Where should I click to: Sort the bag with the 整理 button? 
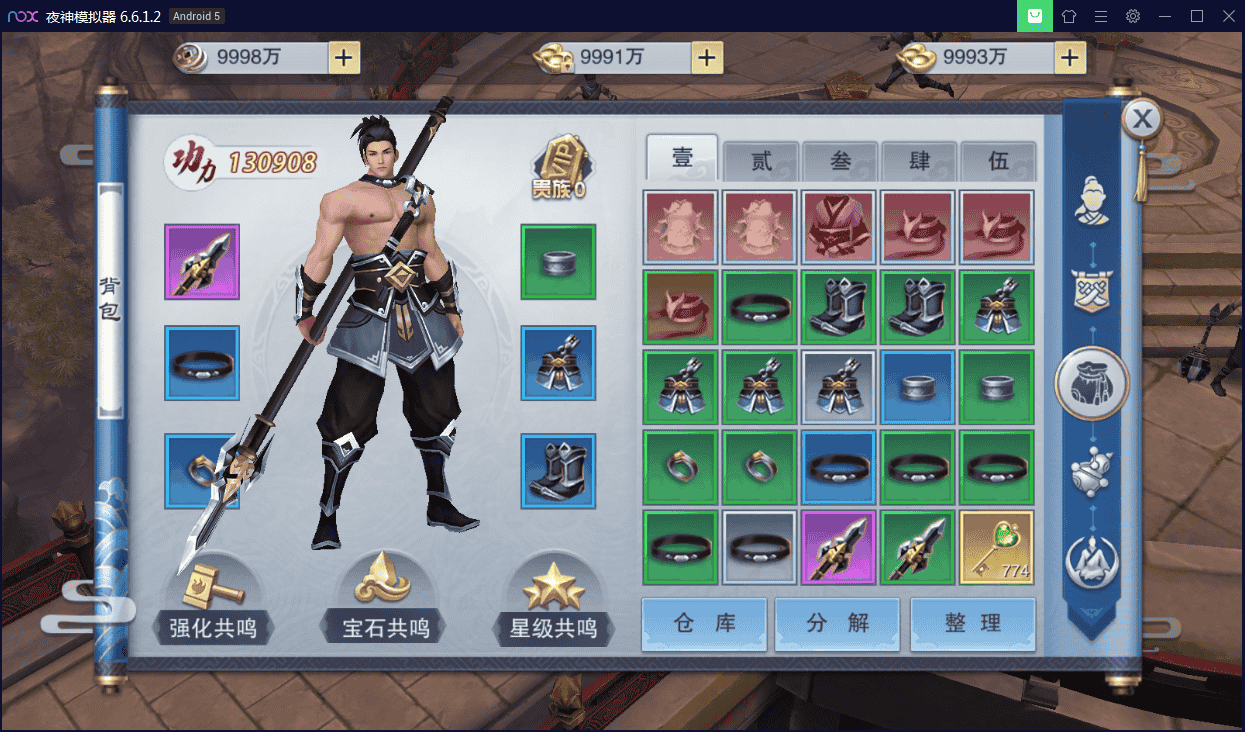[x=972, y=623]
